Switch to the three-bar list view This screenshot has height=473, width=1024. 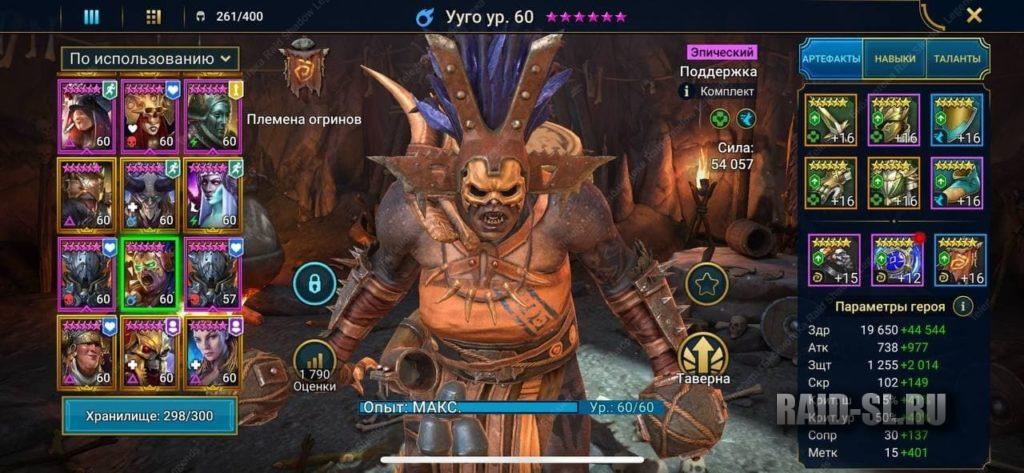click(x=91, y=16)
